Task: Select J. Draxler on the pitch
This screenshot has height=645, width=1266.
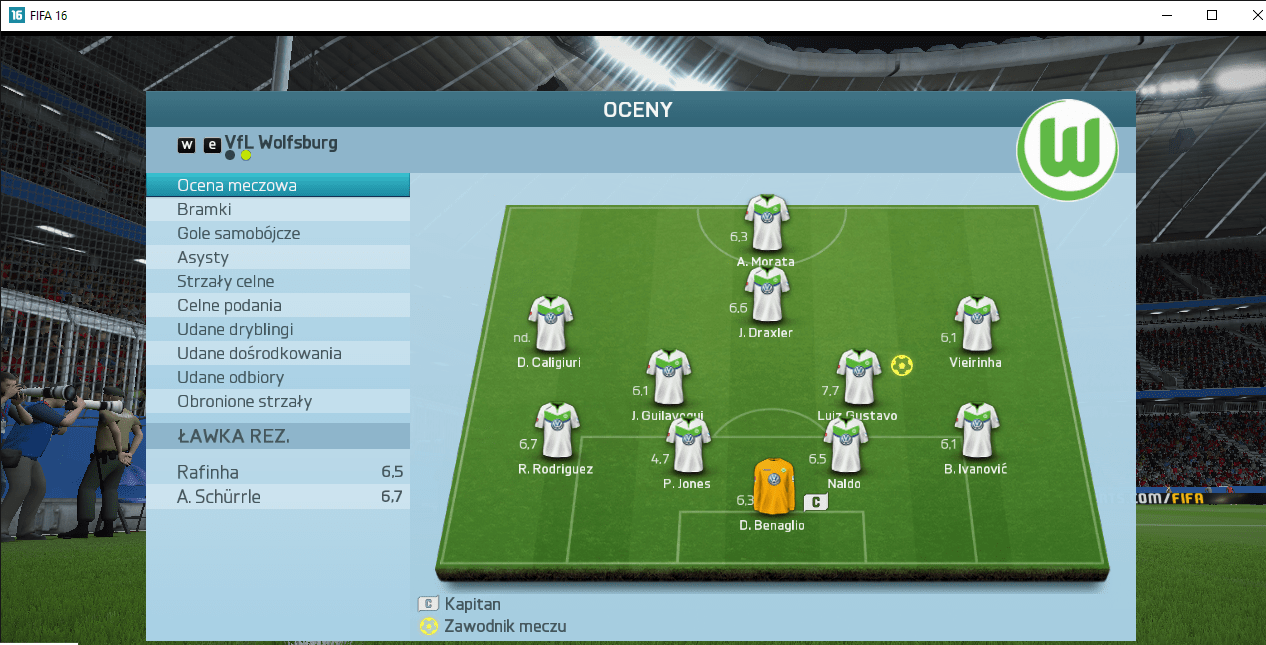Action: click(767, 295)
